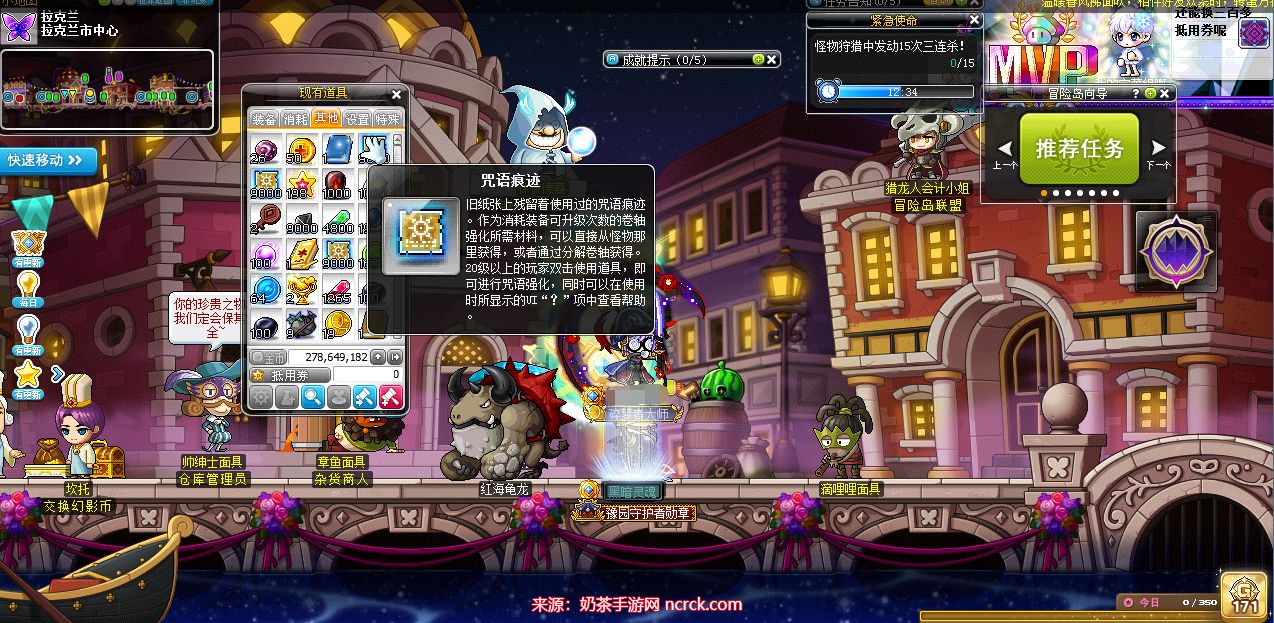Close the 冒险岛向导 guide window
Image resolution: width=1274 pixels, height=623 pixels.
(1164, 93)
